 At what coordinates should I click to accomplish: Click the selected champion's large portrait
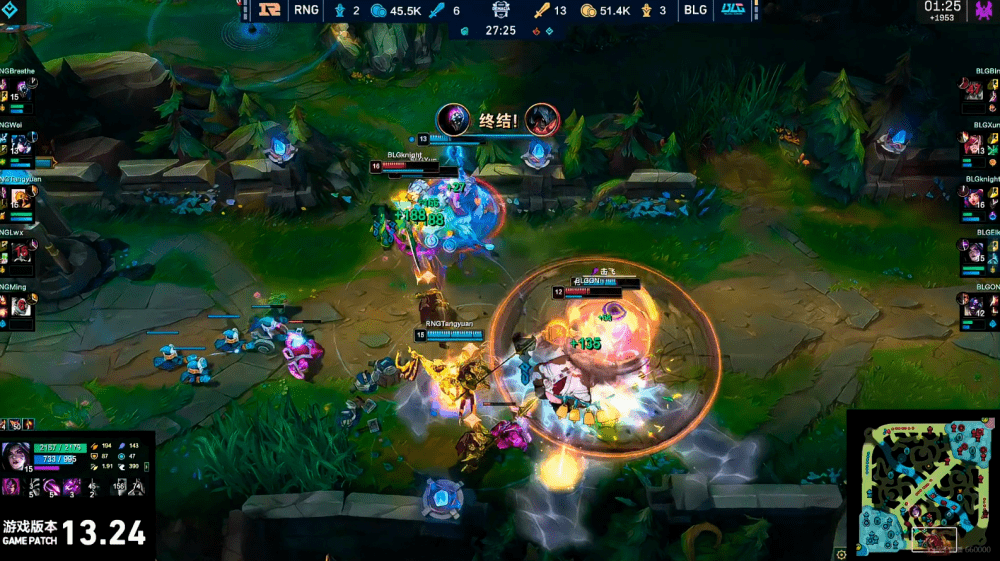[18, 455]
